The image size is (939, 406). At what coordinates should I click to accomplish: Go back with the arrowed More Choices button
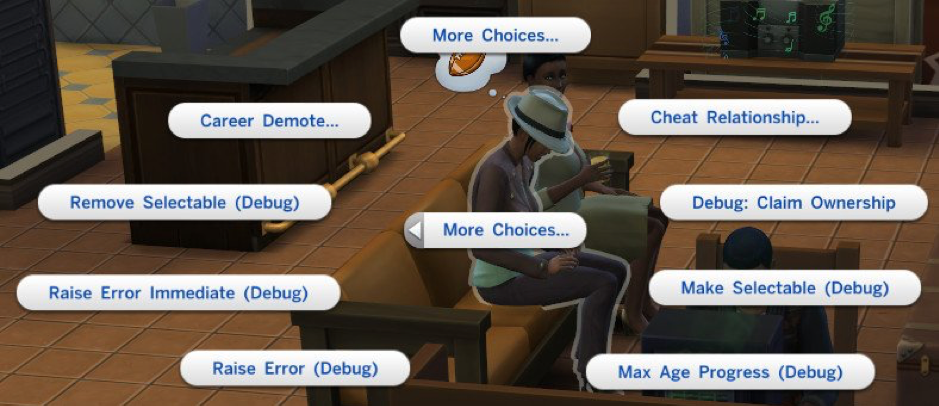(x=495, y=230)
